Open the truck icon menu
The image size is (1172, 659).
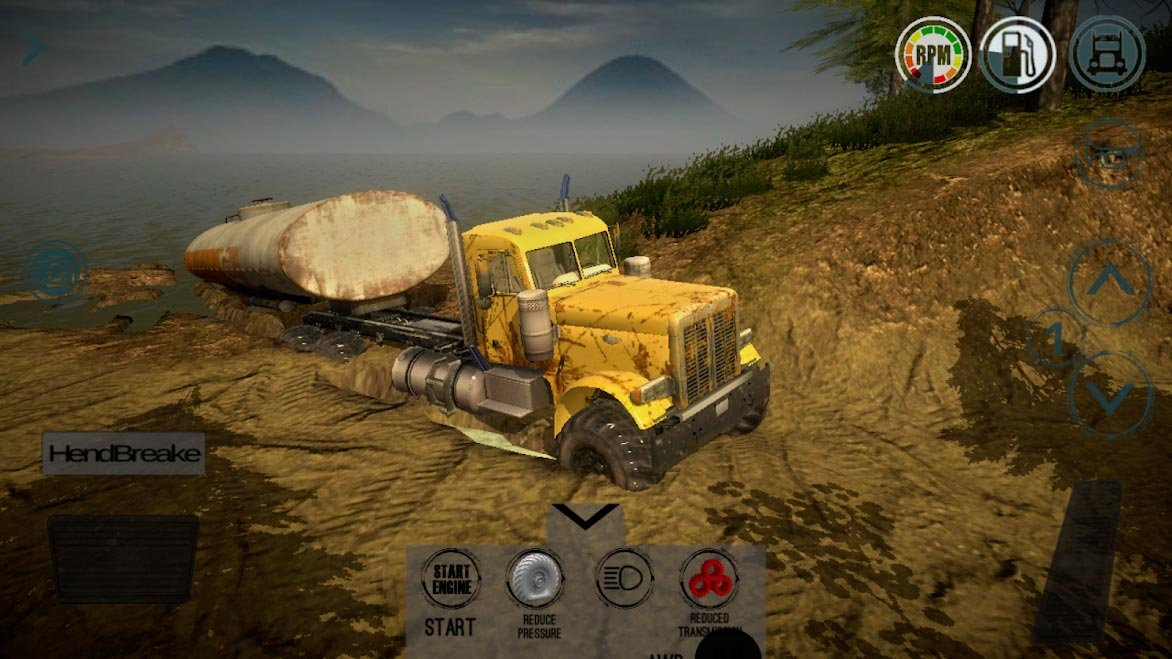click(1106, 54)
